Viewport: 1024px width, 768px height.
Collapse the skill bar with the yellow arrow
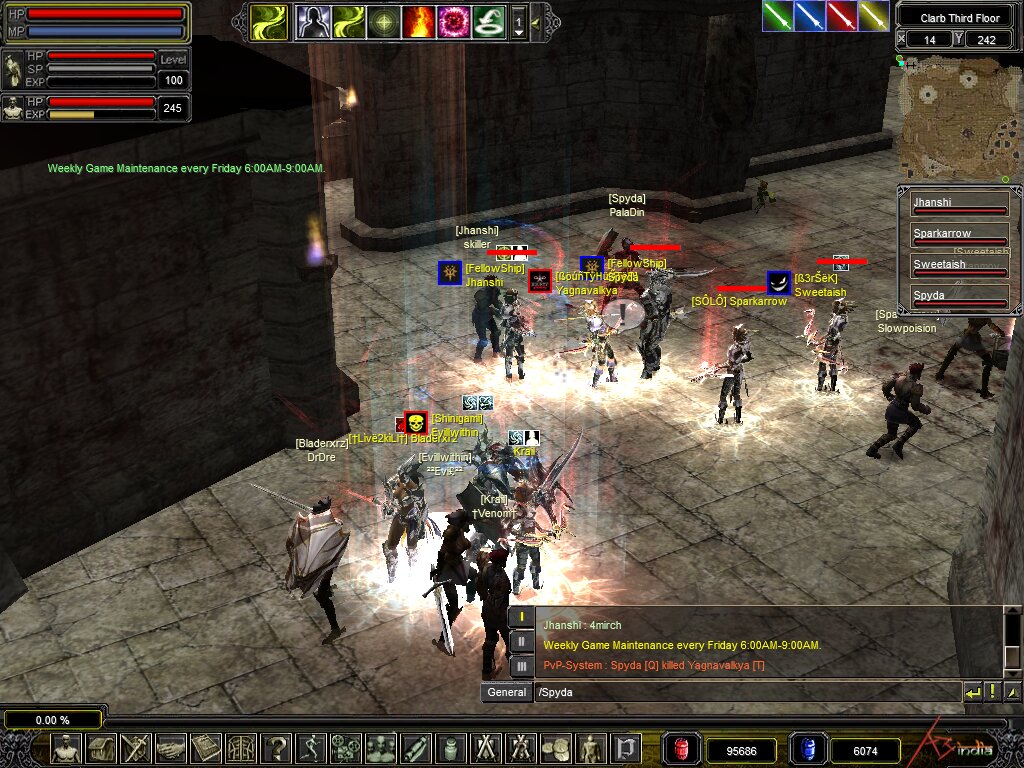[537, 21]
